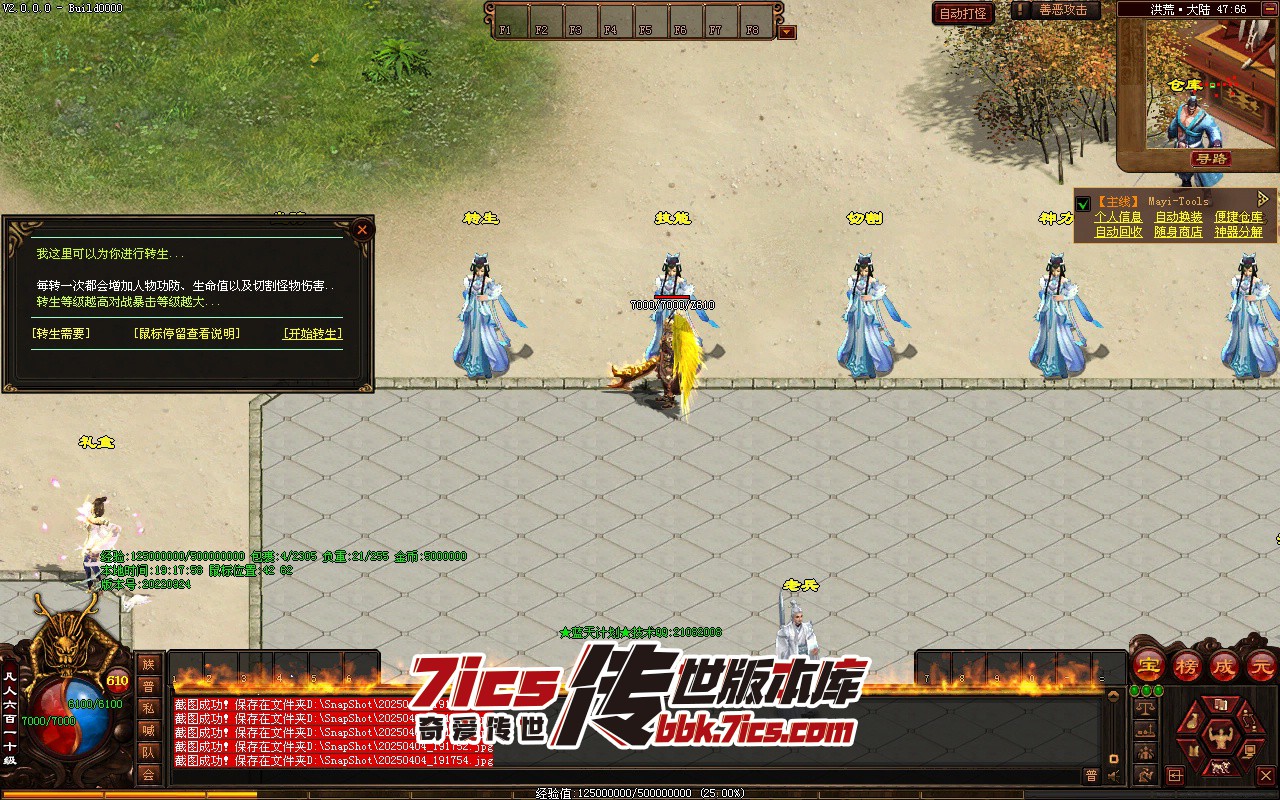
Task: Open the 自动换装 link
Action: pos(1179,217)
